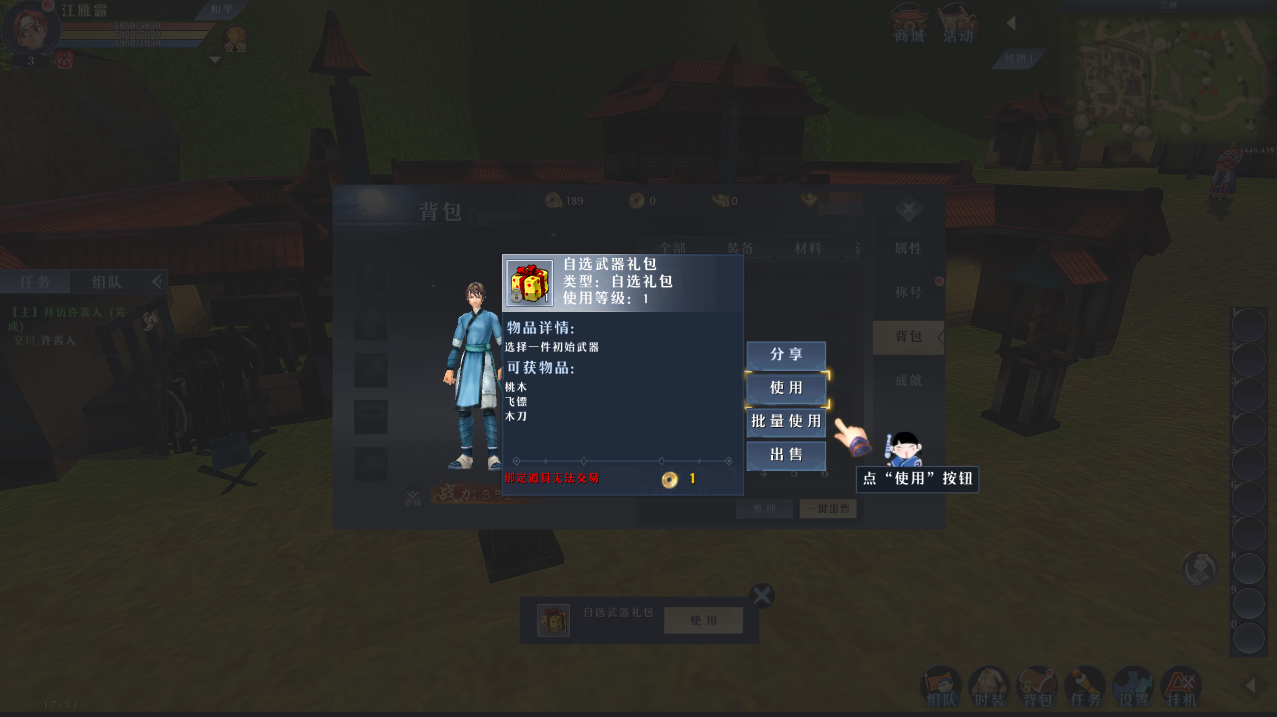Use the gift pack from bottom prompt
Image resolution: width=1277 pixels, height=717 pixels.
tap(703, 620)
